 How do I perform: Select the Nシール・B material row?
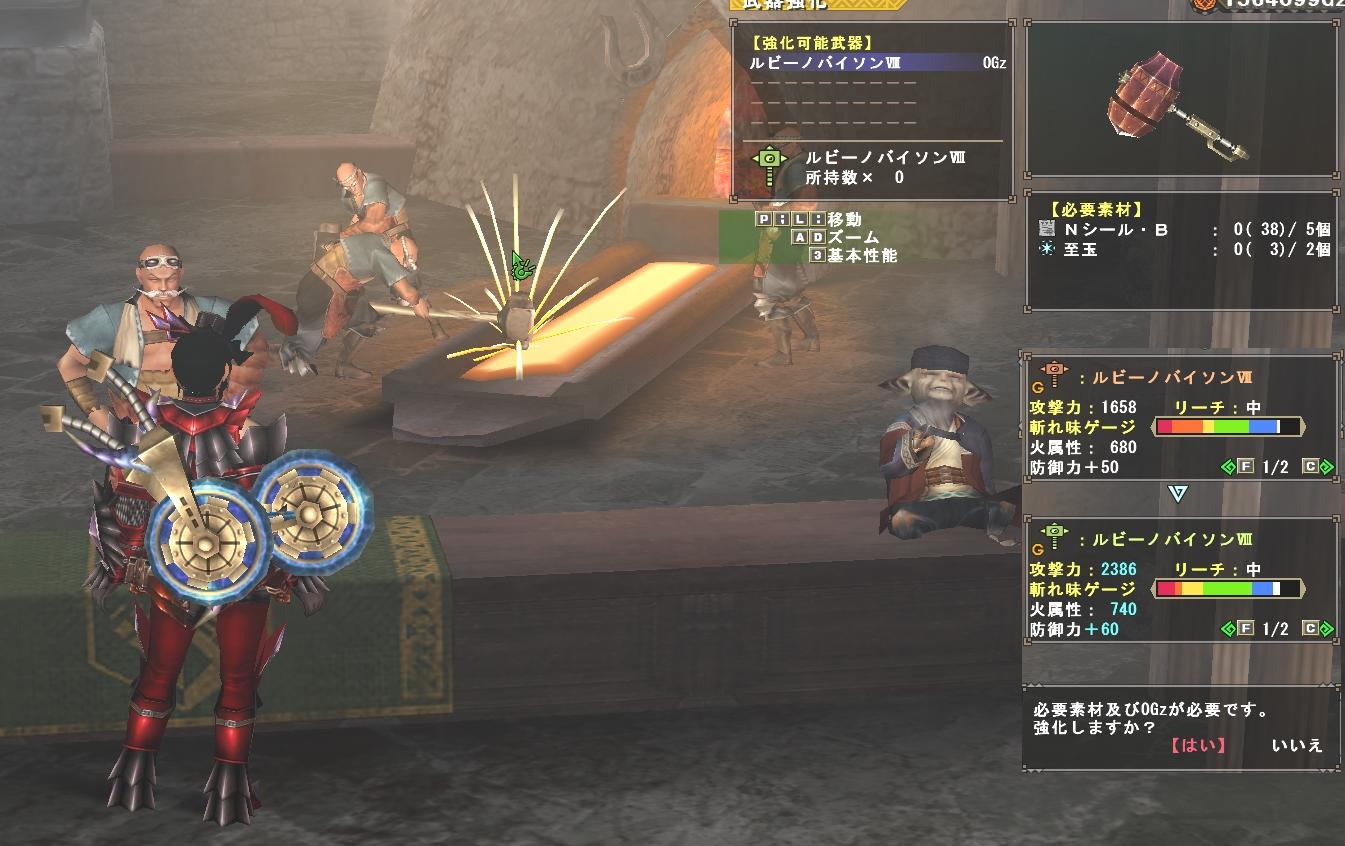(x=1183, y=230)
